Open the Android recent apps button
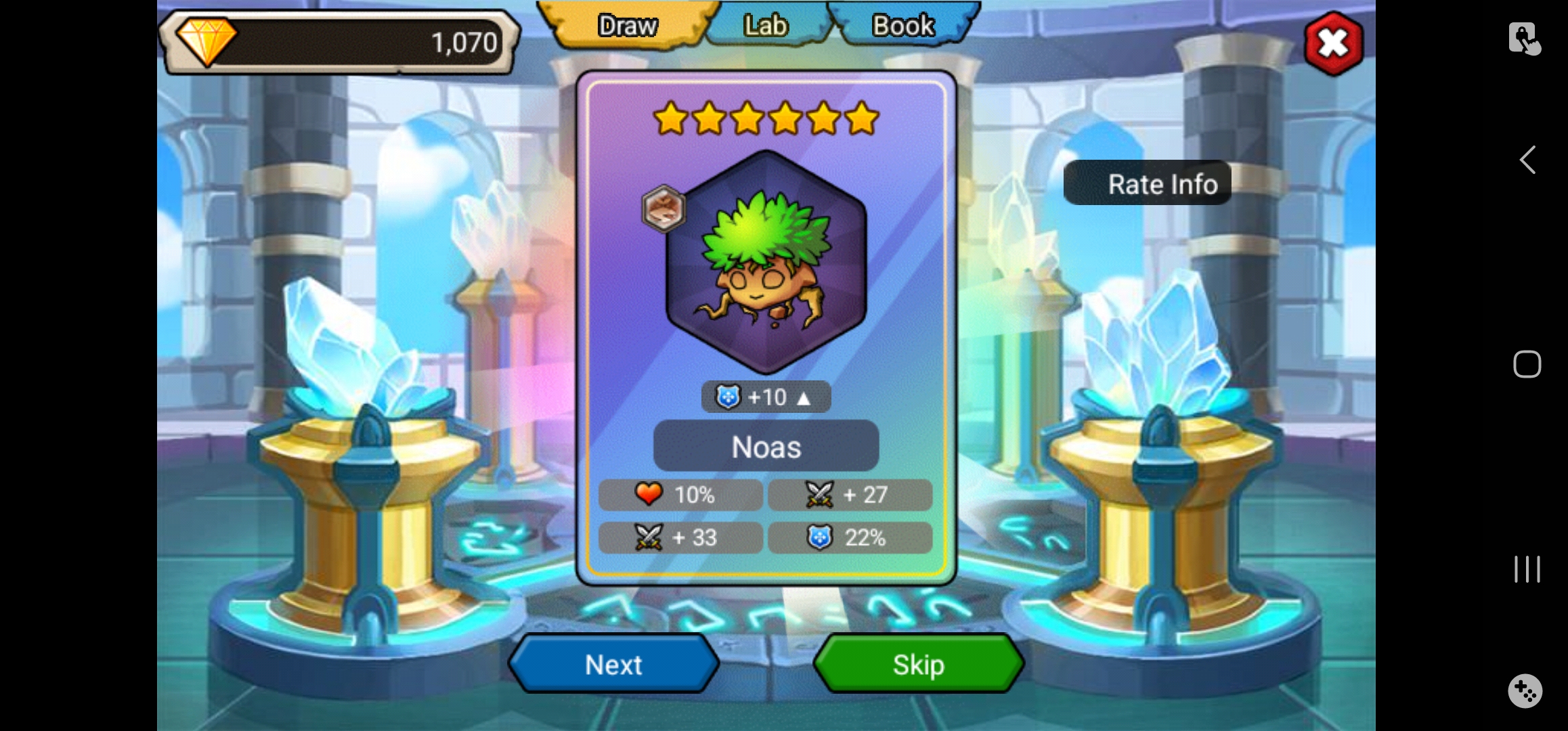Screen dimensions: 1568x731 click(x=1527, y=569)
